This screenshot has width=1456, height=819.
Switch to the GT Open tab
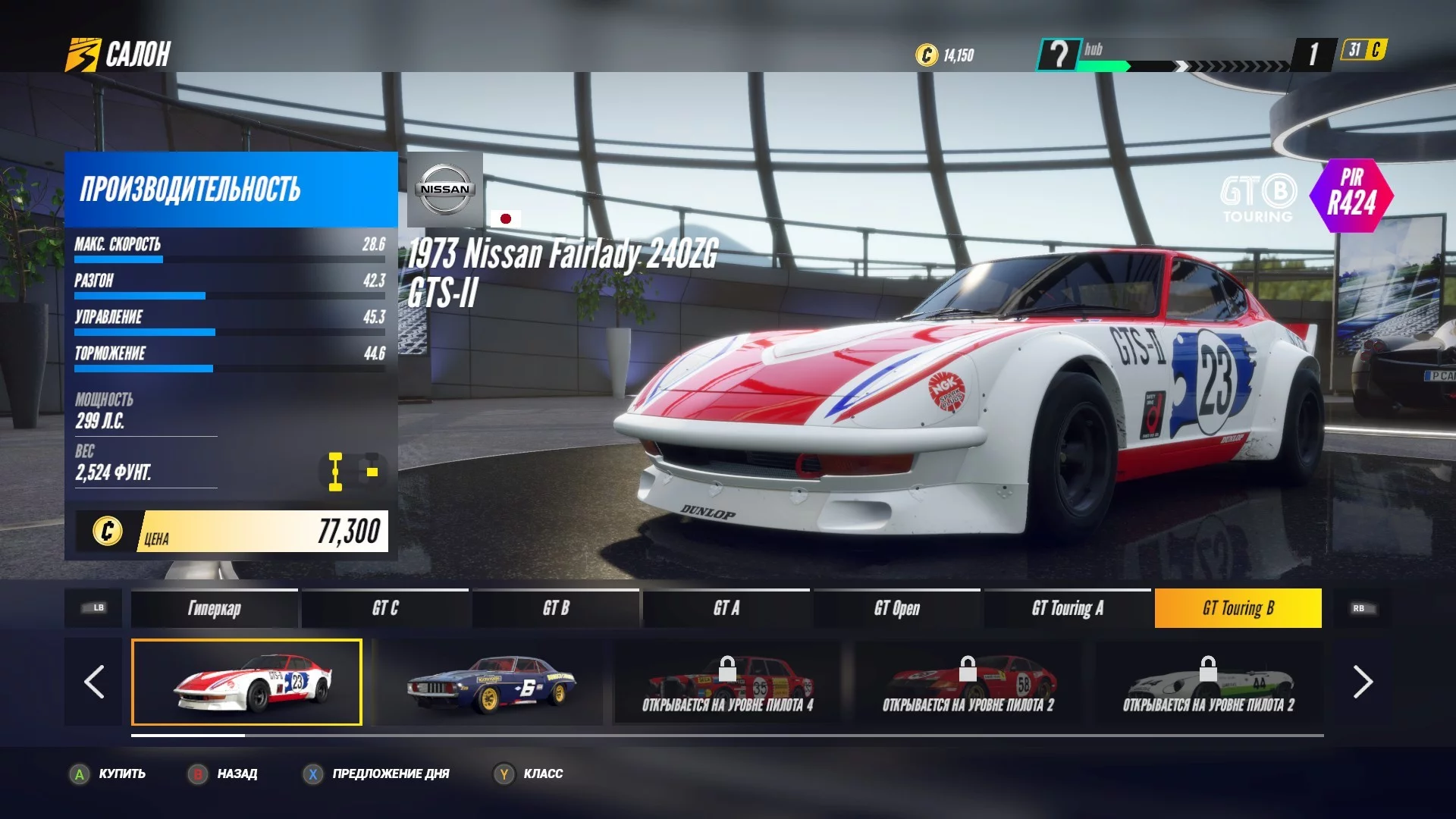896,608
